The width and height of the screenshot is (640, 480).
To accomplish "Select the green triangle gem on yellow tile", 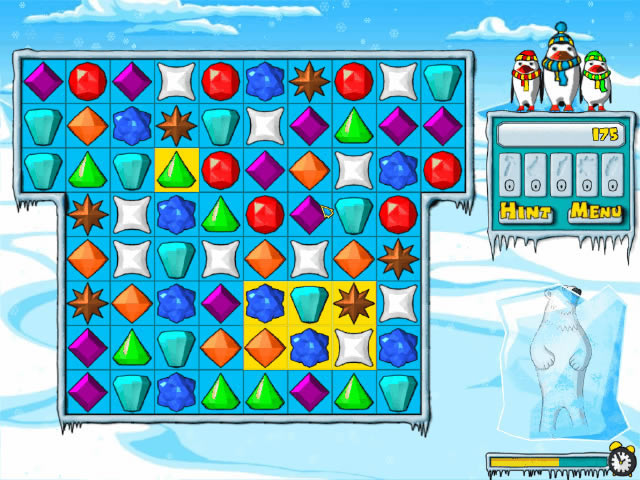I will coord(177,169).
